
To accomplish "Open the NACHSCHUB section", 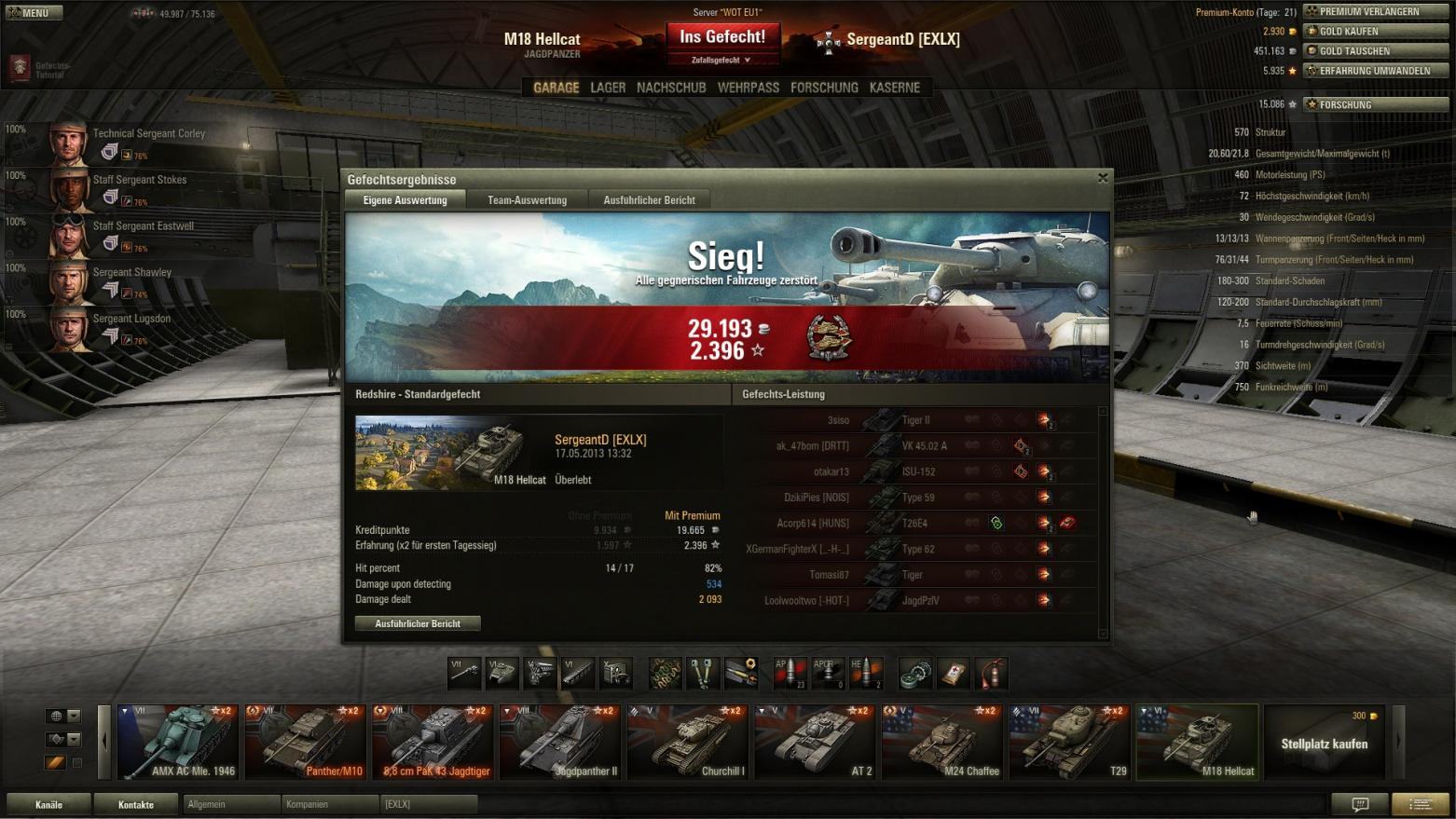I will click(x=671, y=88).
